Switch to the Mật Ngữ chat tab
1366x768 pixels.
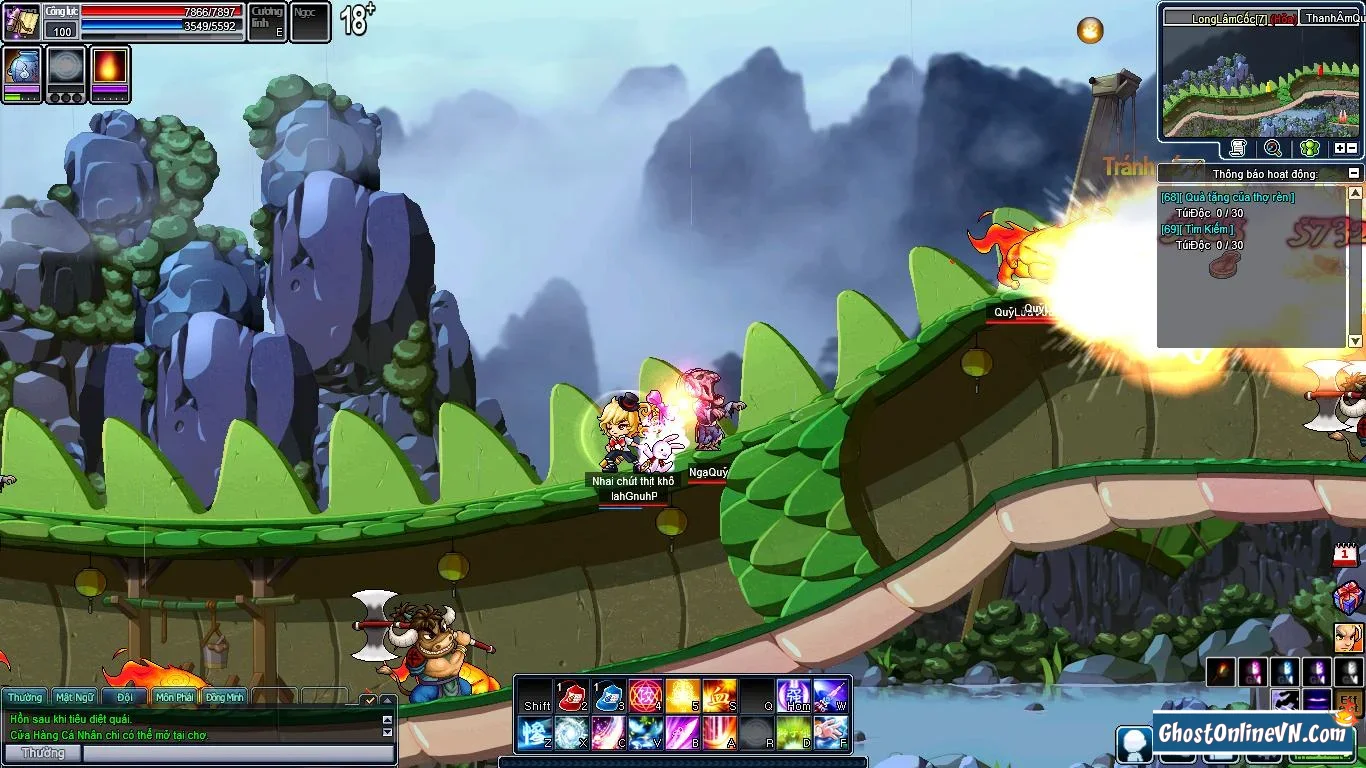tap(75, 697)
